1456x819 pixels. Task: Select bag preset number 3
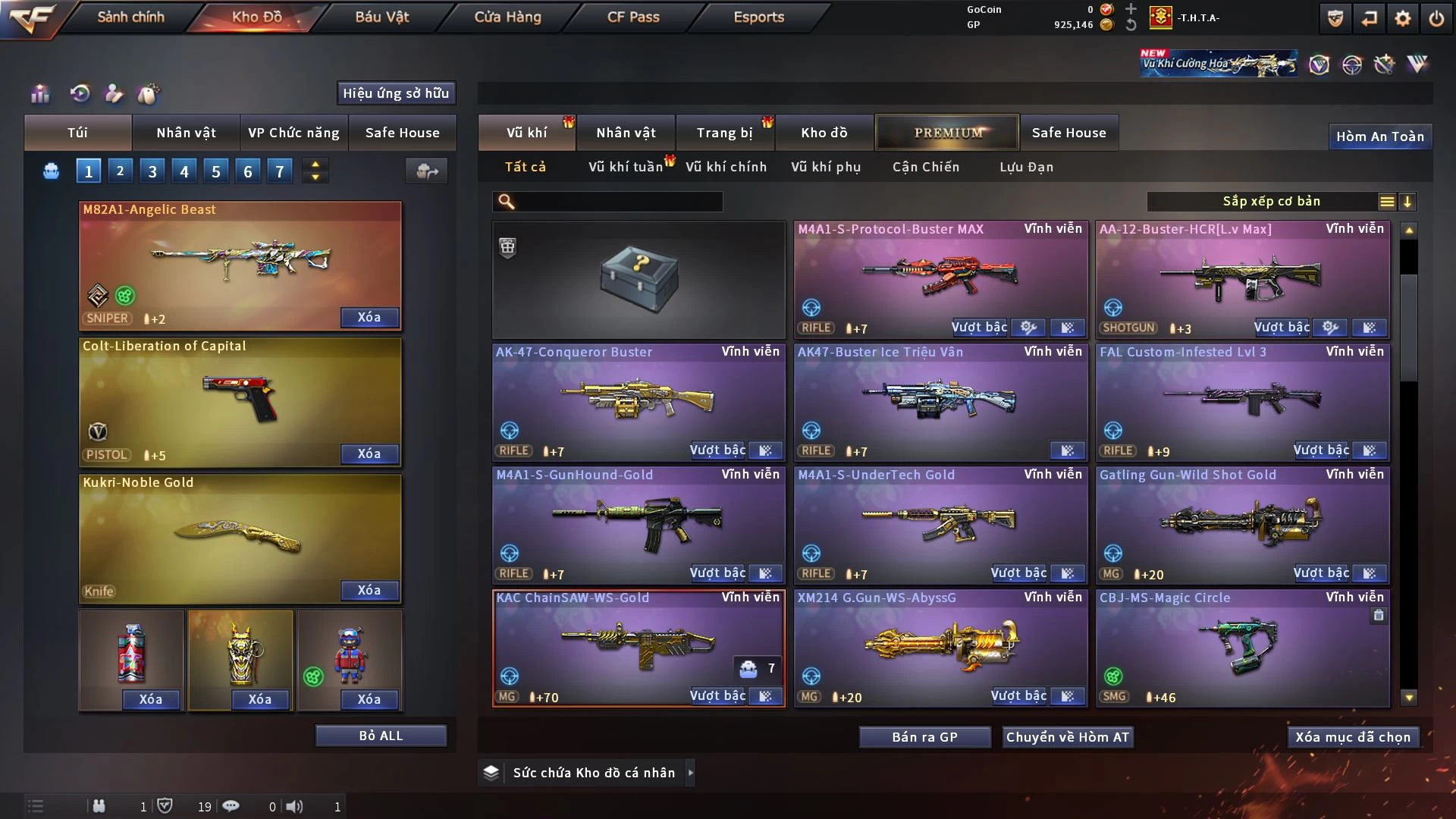[x=152, y=171]
